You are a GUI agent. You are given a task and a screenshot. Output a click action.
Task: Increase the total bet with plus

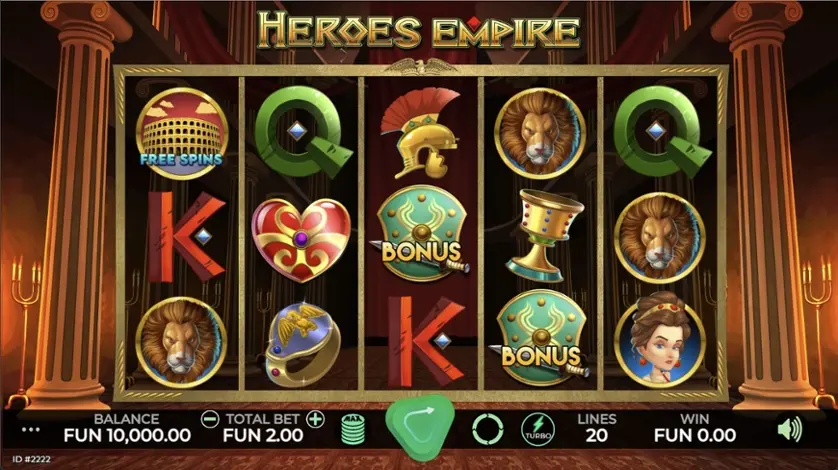point(316,419)
